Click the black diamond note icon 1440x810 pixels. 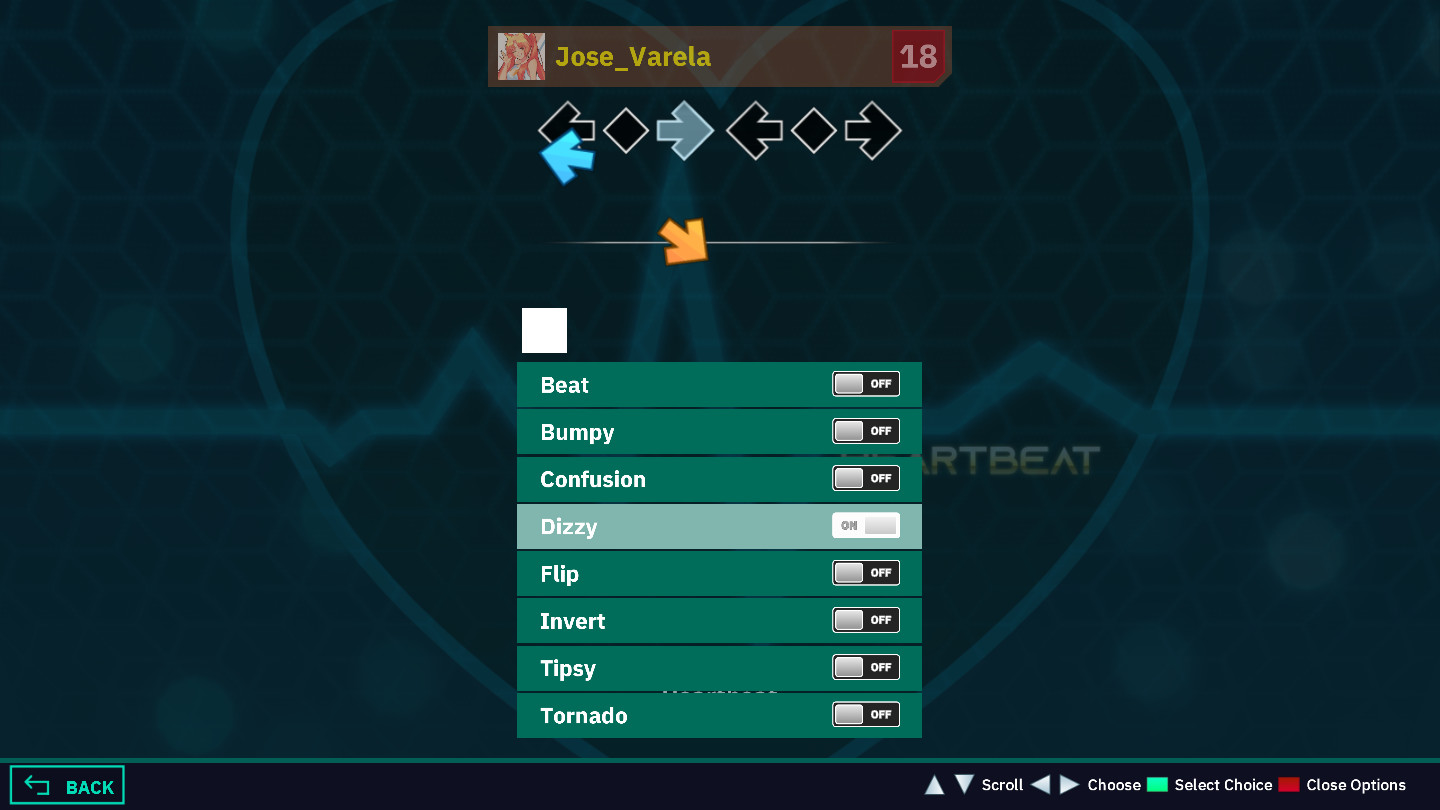coord(626,130)
